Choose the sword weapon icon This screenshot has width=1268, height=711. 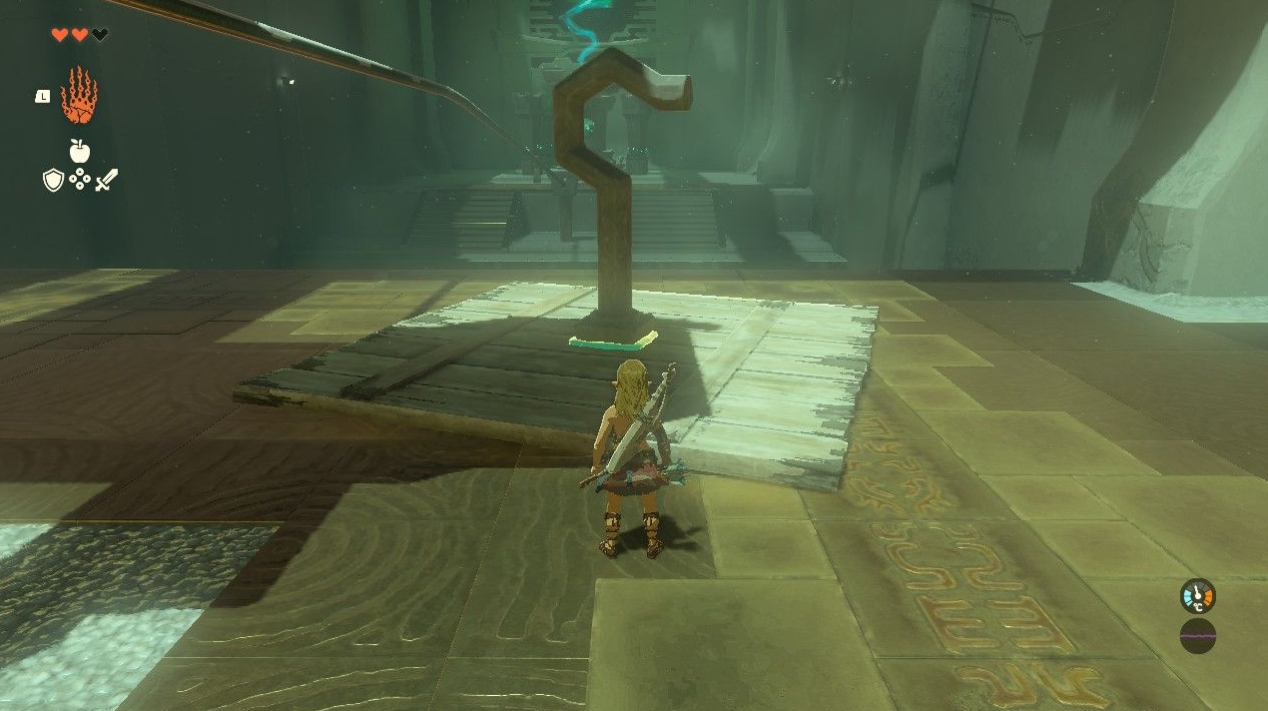tap(106, 180)
